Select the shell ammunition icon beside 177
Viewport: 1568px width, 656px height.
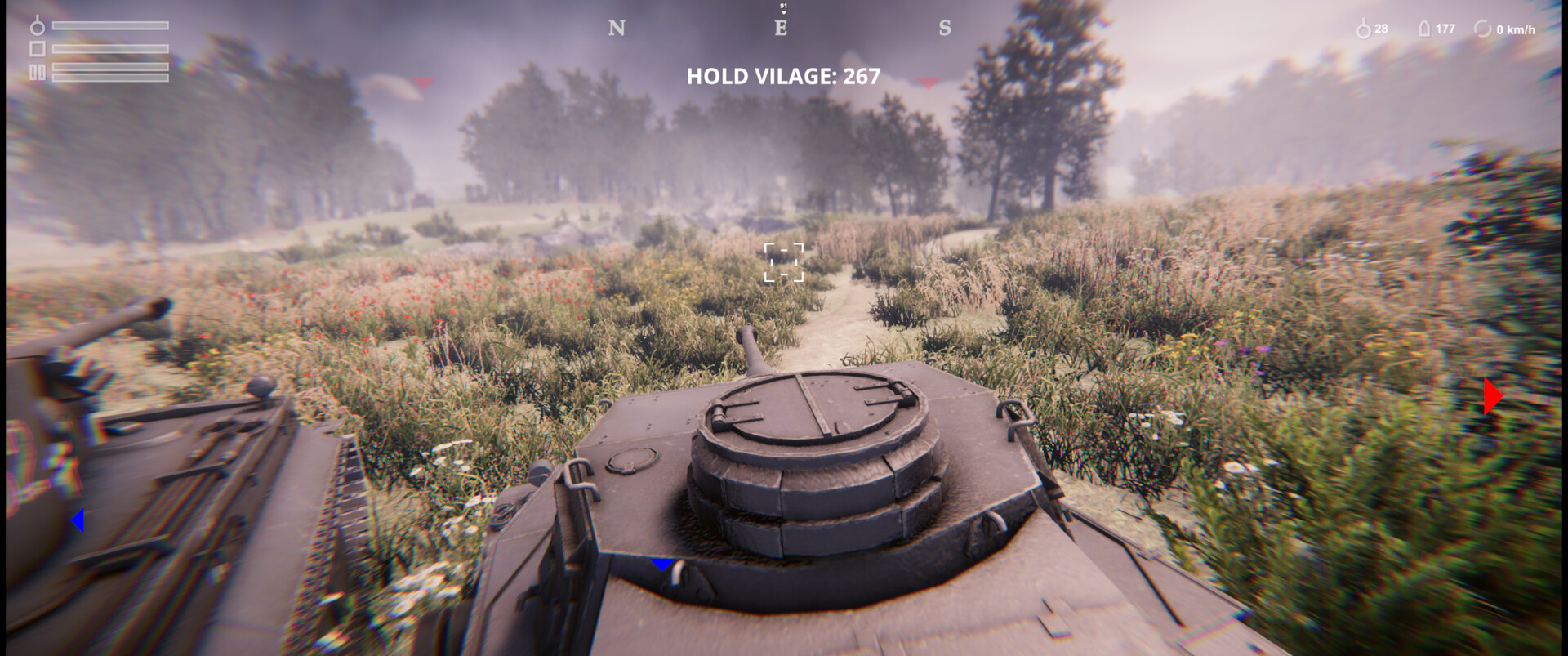pyautogui.click(x=1424, y=29)
